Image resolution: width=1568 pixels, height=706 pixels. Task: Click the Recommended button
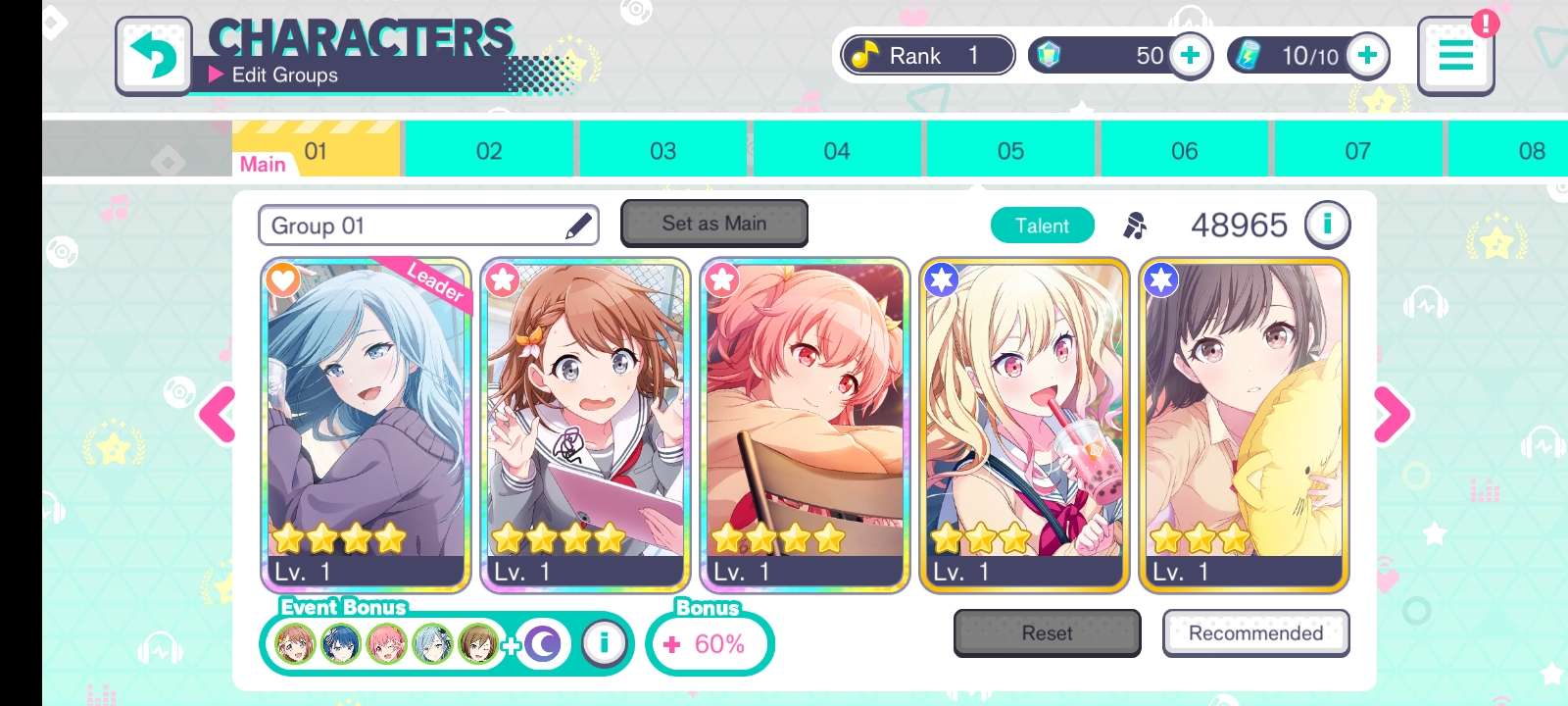coord(1256,633)
